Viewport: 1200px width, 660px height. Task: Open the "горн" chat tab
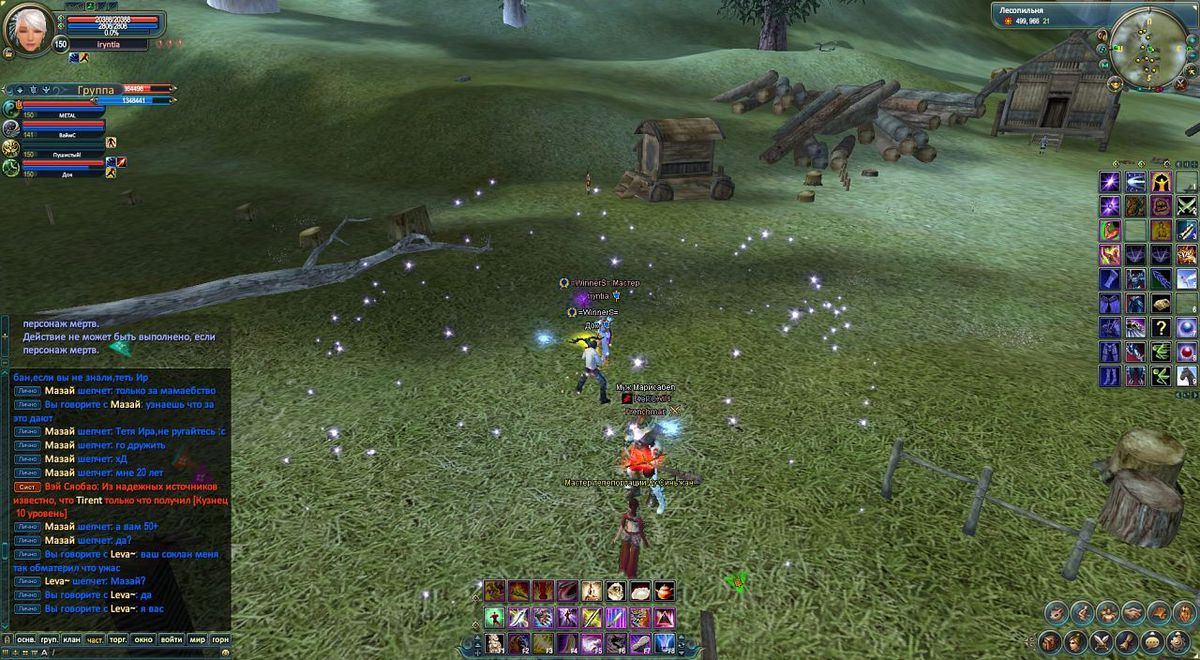(220, 638)
